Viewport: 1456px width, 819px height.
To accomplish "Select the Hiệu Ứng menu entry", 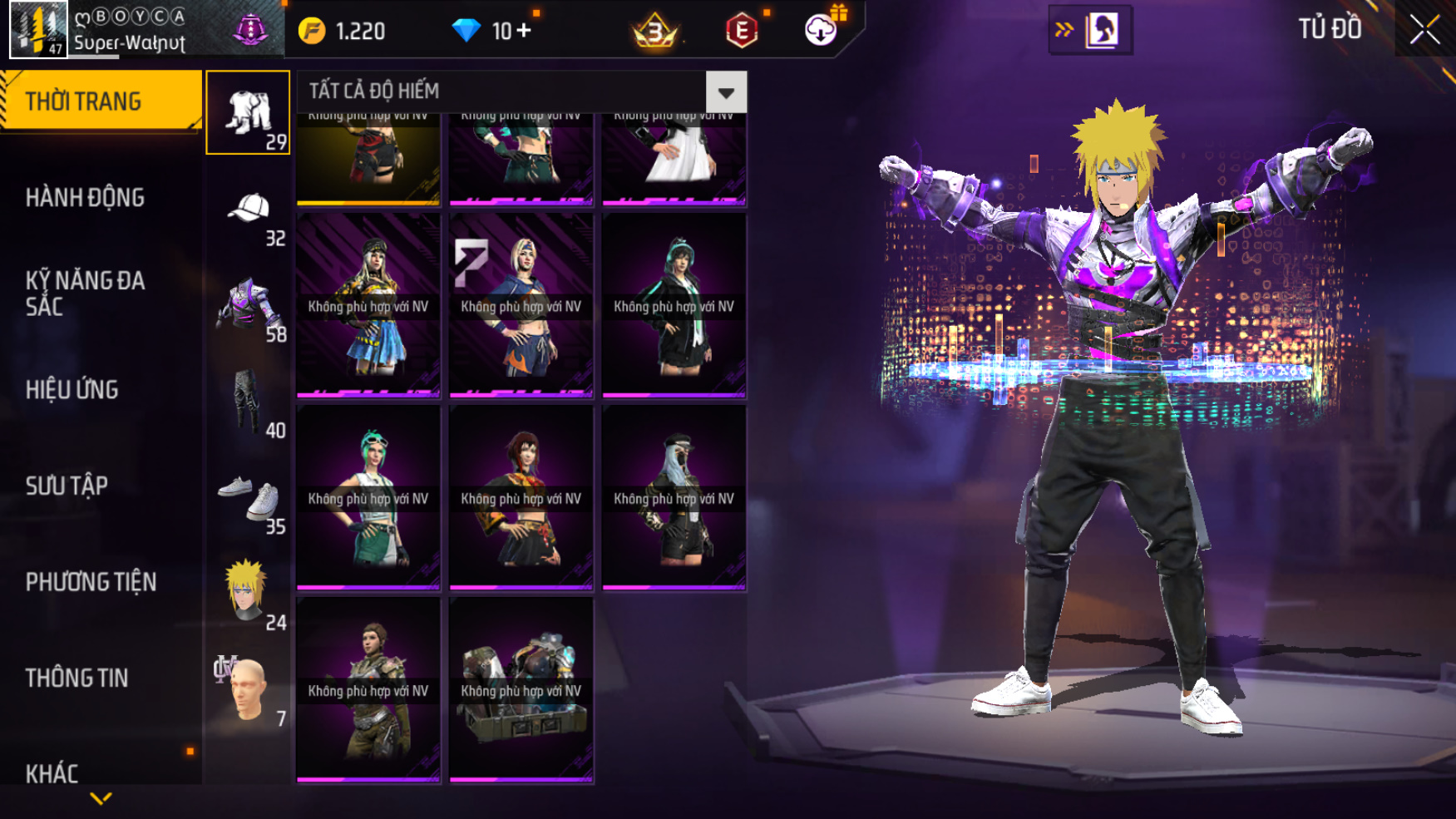I will point(72,389).
